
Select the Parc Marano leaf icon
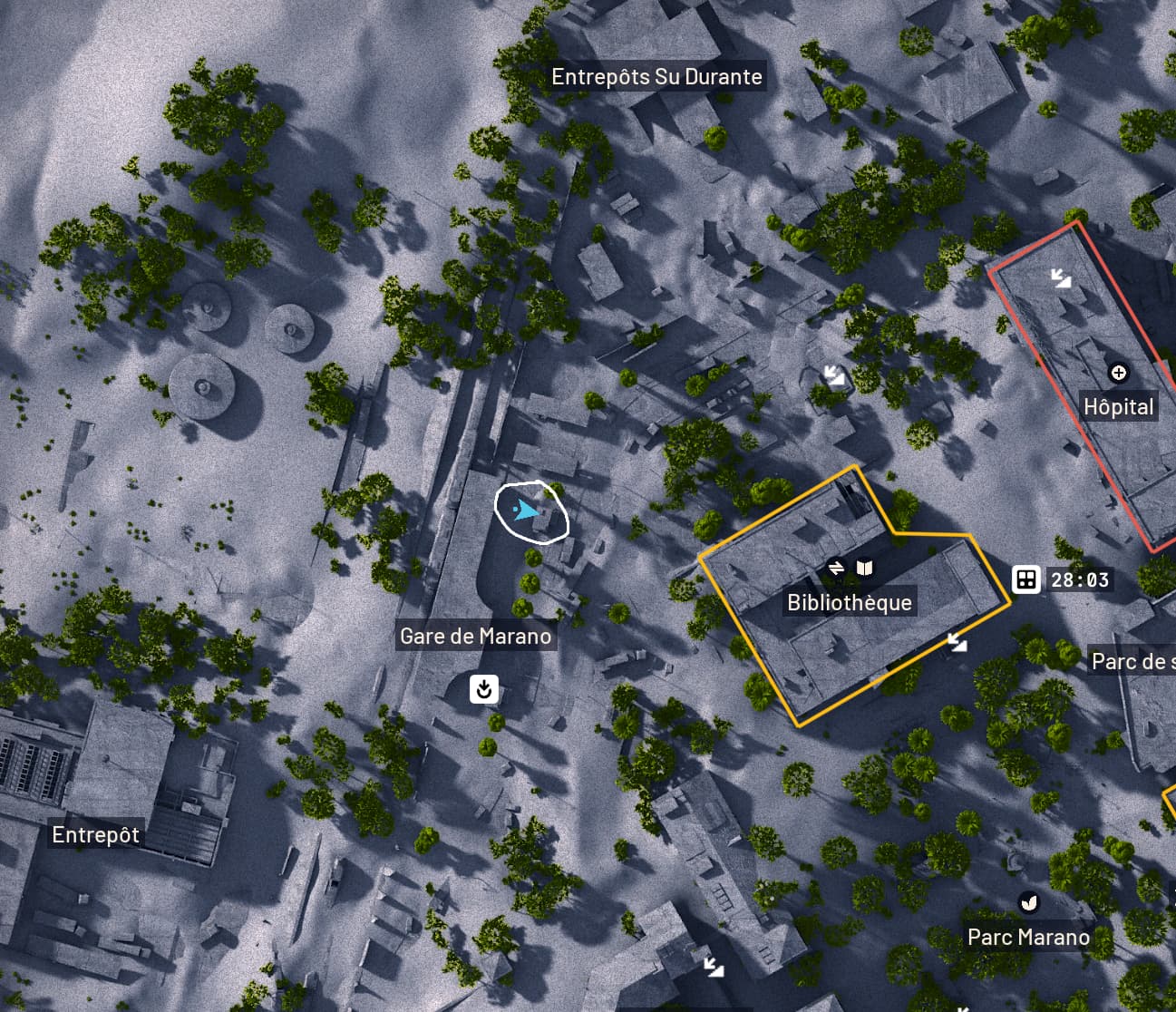[x=1028, y=901]
